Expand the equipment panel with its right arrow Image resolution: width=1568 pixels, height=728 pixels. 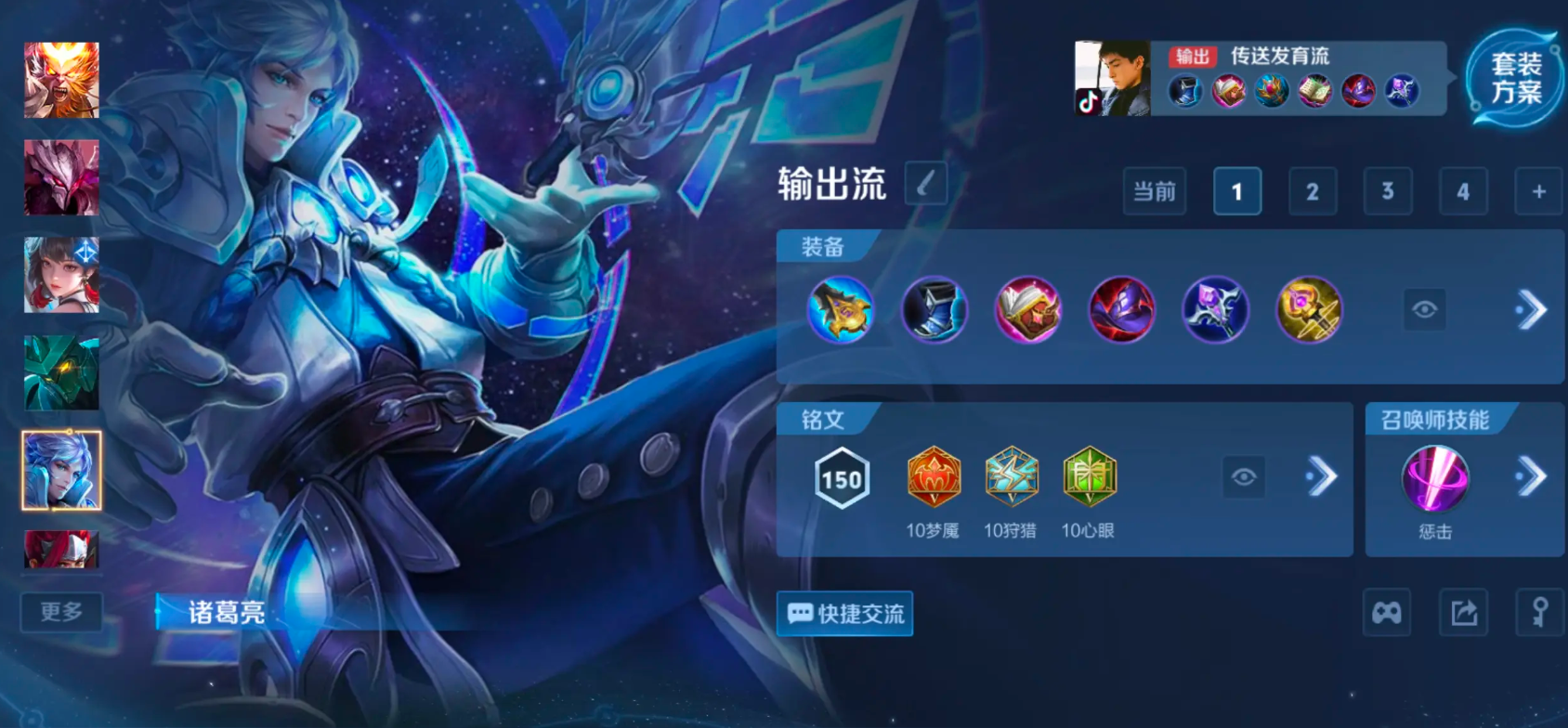pyautogui.click(x=1530, y=309)
